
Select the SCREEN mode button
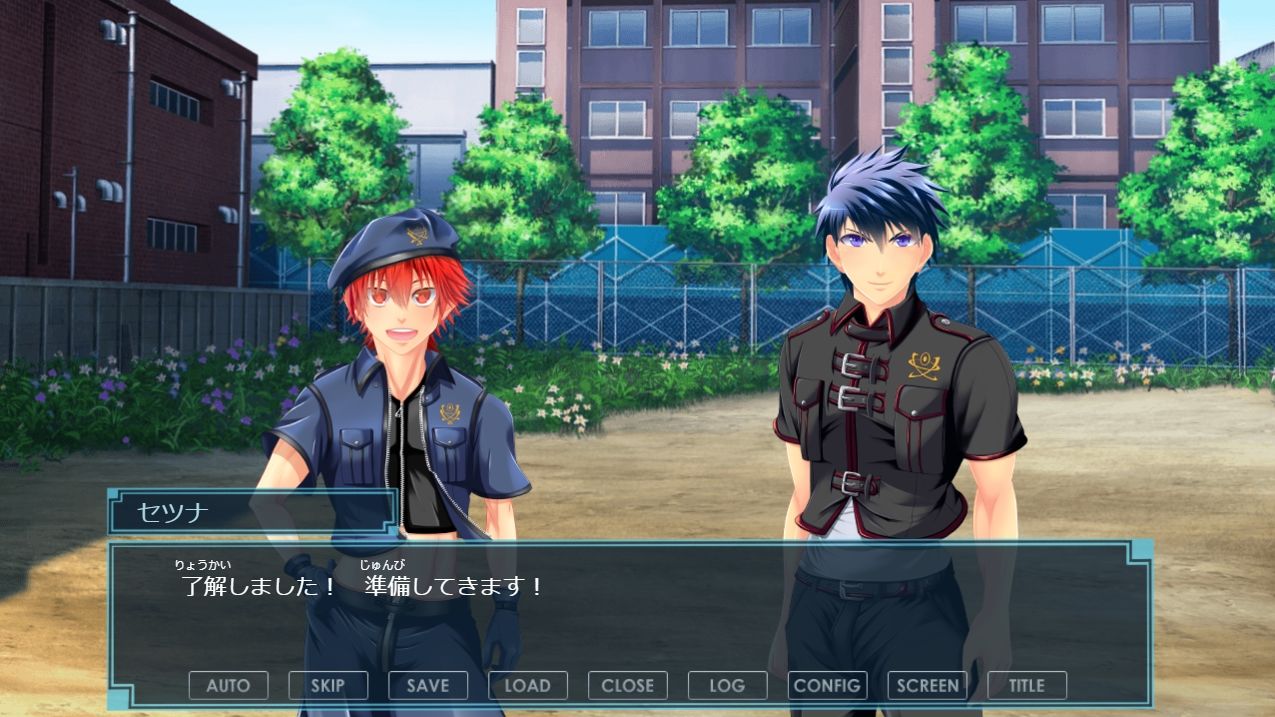pos(927,685)
